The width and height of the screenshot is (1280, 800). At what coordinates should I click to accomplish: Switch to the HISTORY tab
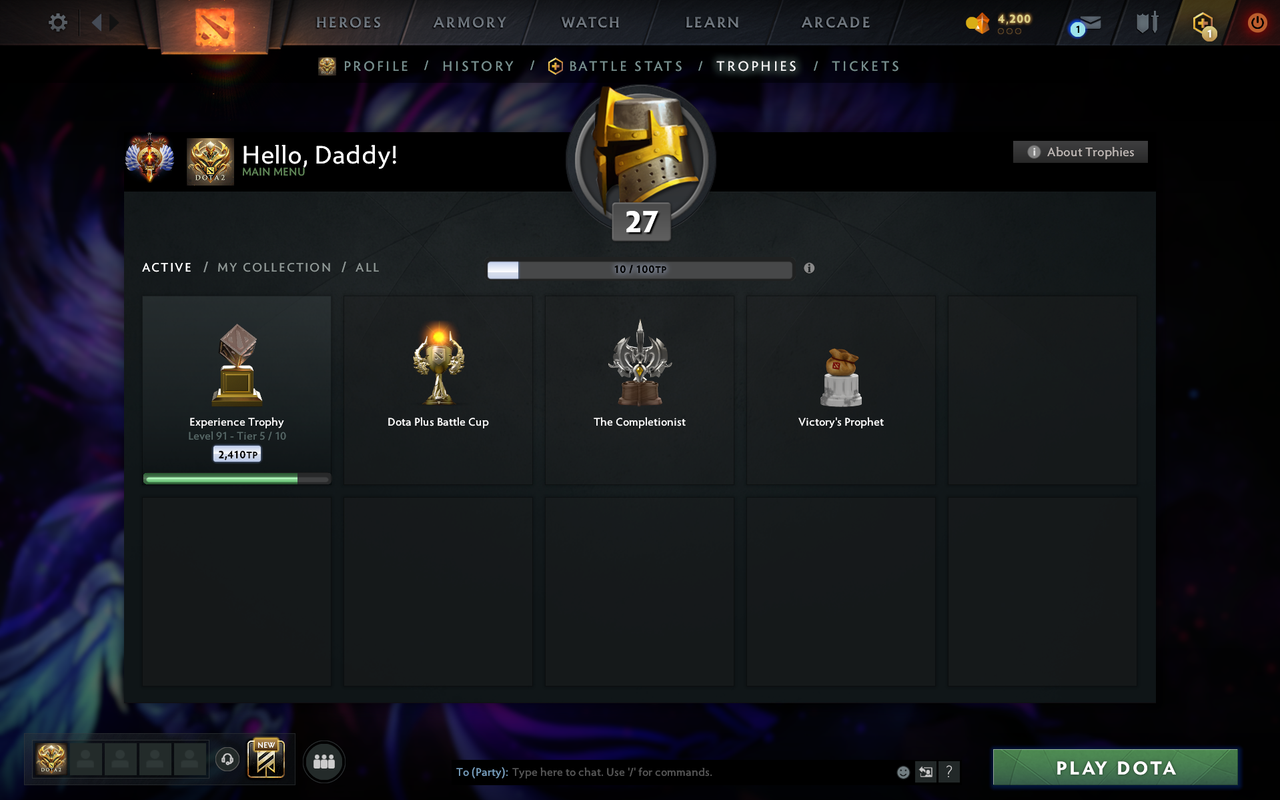pyautogui.click(x=478, y=66)
